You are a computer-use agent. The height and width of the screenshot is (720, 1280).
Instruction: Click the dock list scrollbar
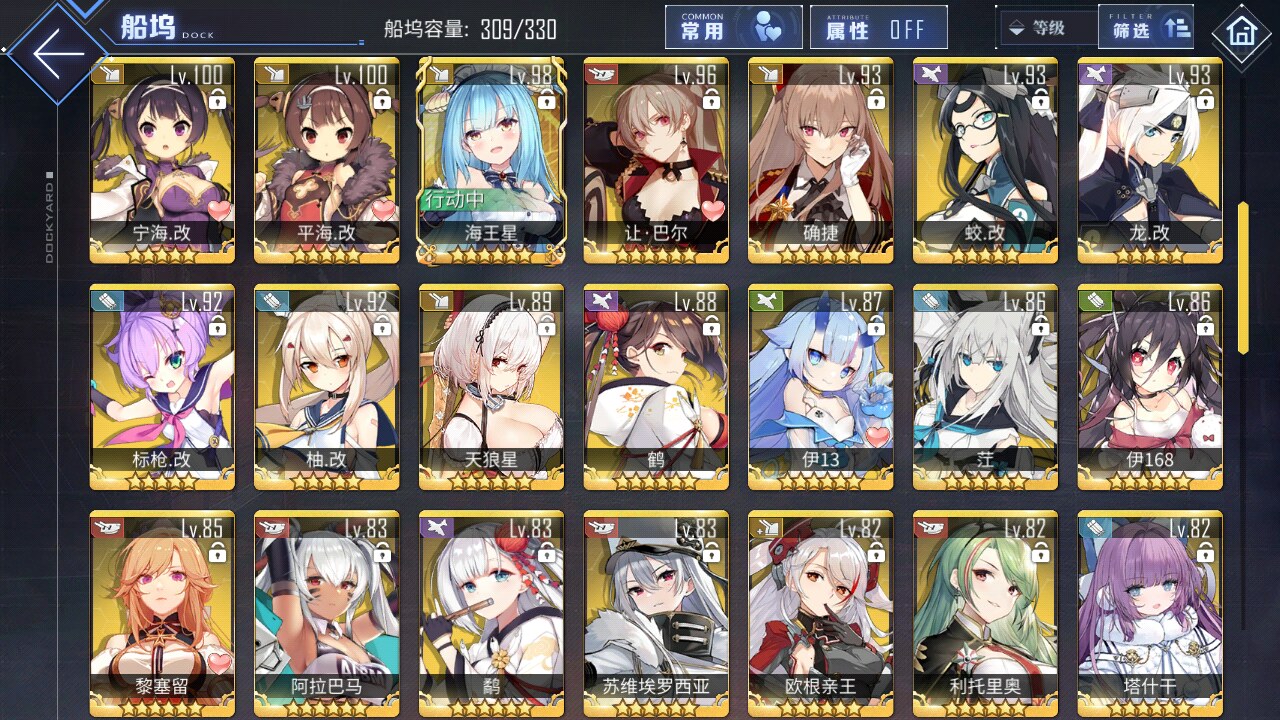point(1243,278)
